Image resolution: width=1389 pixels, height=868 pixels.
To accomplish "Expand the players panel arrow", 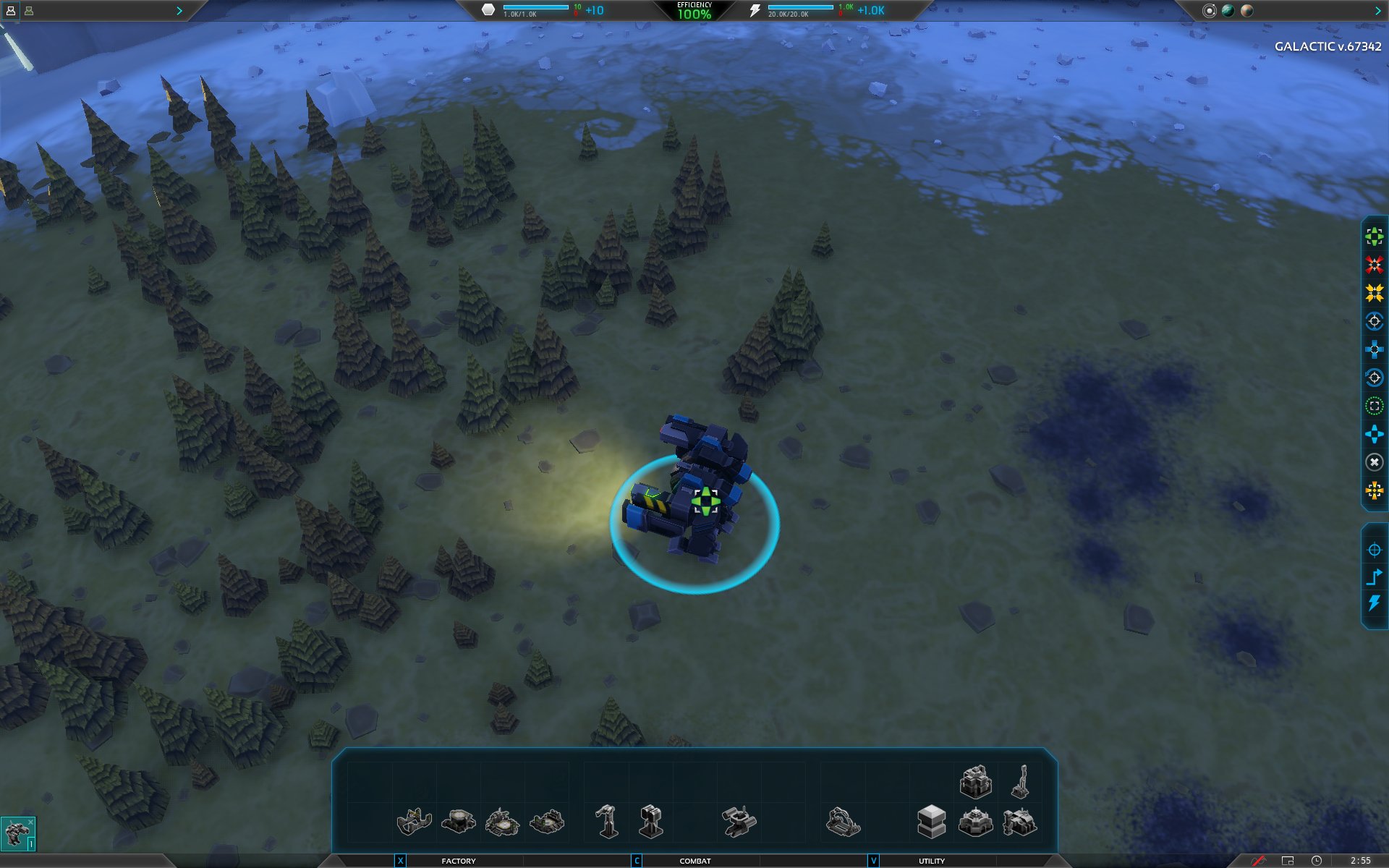I will (x=179, y=11).
